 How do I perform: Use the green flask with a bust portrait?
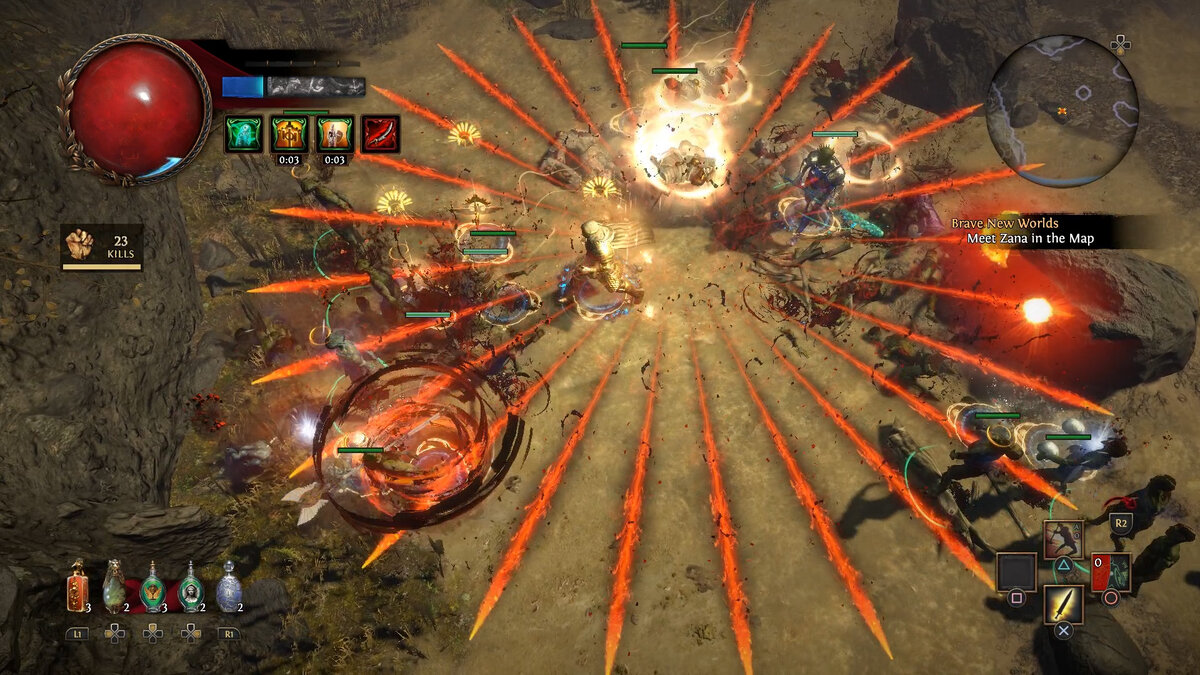(190, 587)
